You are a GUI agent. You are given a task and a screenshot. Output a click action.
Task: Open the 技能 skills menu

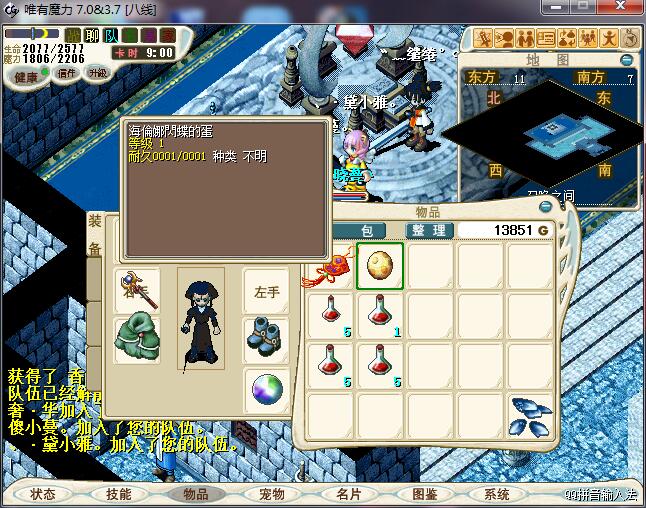(119, 494)
